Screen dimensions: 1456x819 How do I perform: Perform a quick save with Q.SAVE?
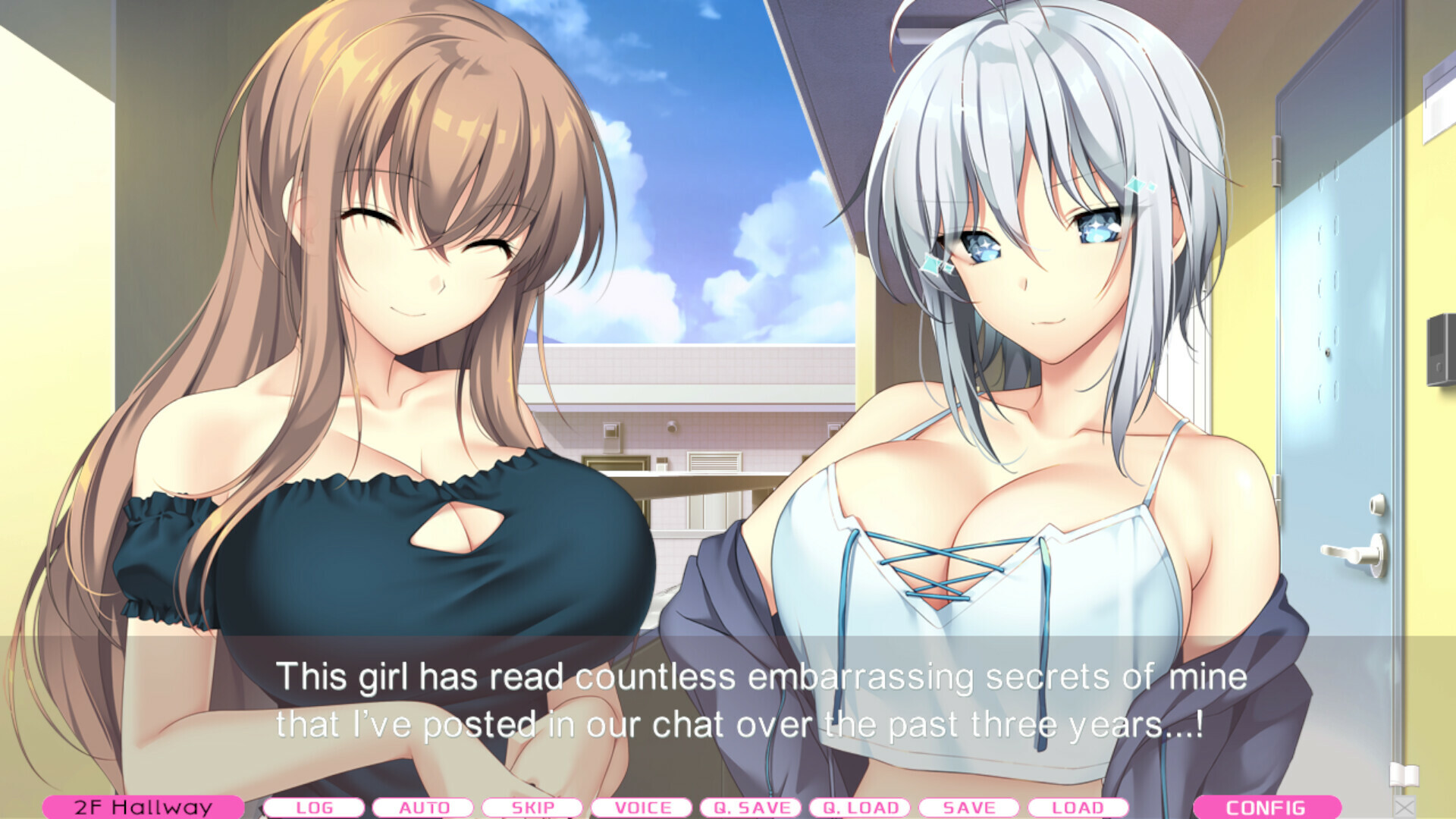752,807
